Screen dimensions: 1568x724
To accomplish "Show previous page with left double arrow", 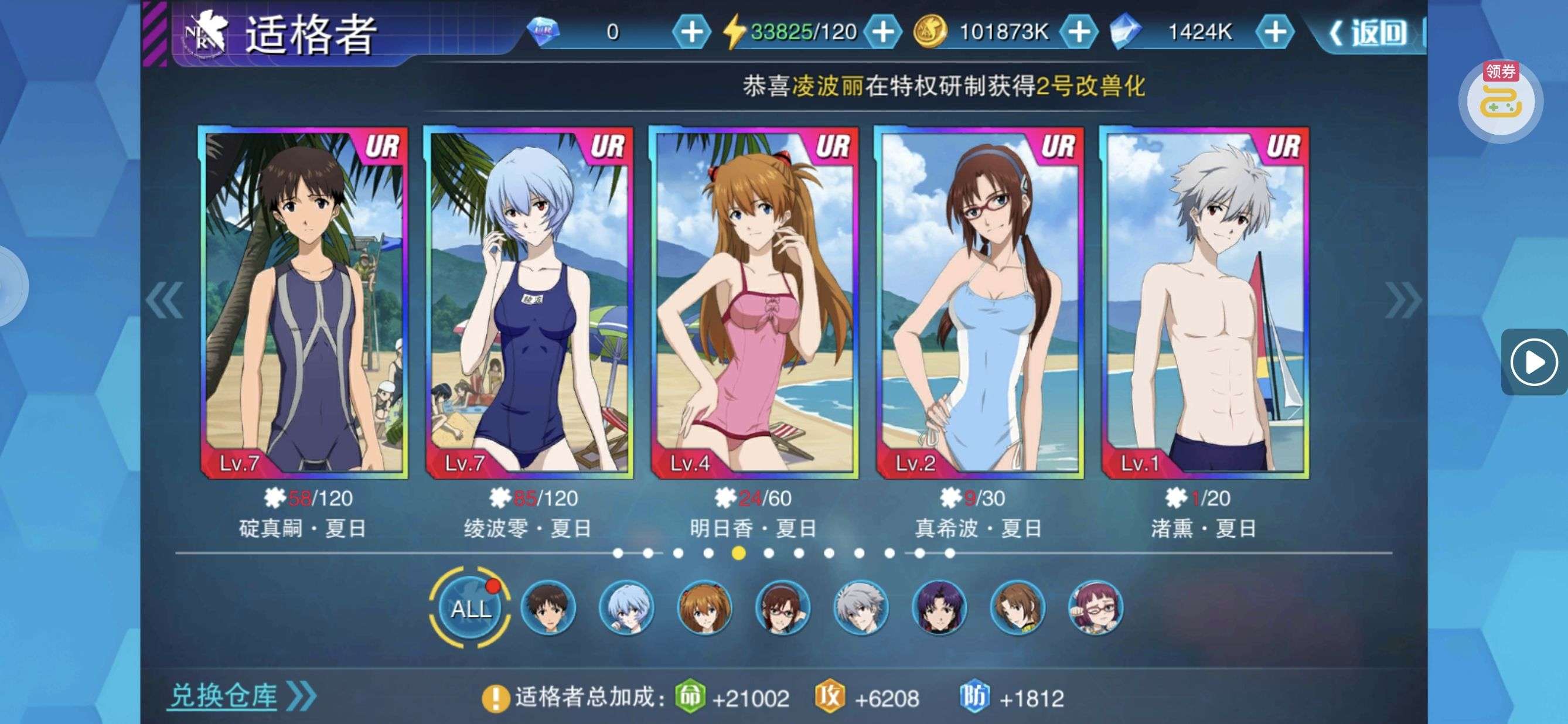I will [x=164, y=300].
